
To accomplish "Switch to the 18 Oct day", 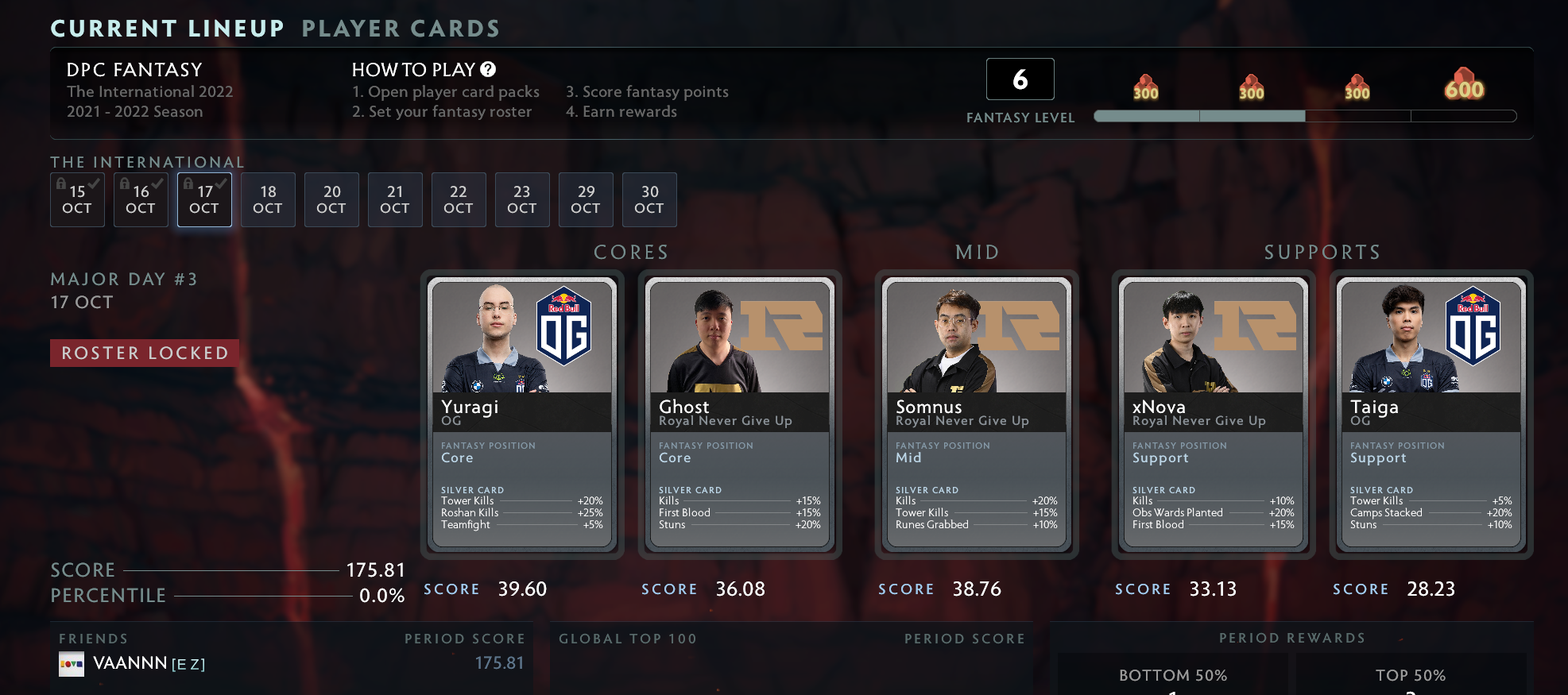I will pos(268,200).
